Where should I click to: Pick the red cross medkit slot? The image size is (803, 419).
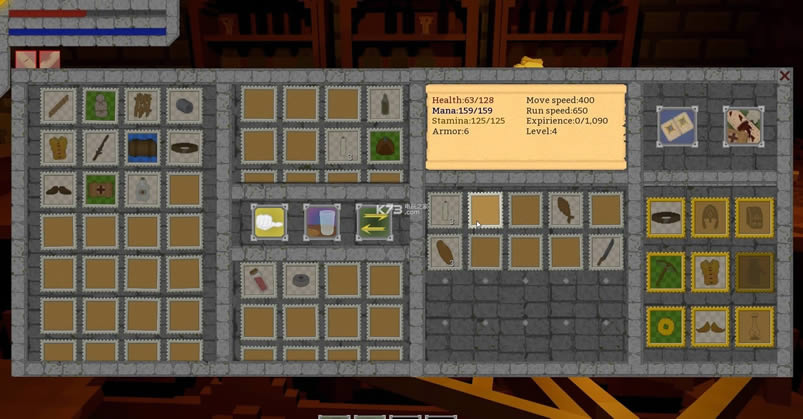coord(101,189)
